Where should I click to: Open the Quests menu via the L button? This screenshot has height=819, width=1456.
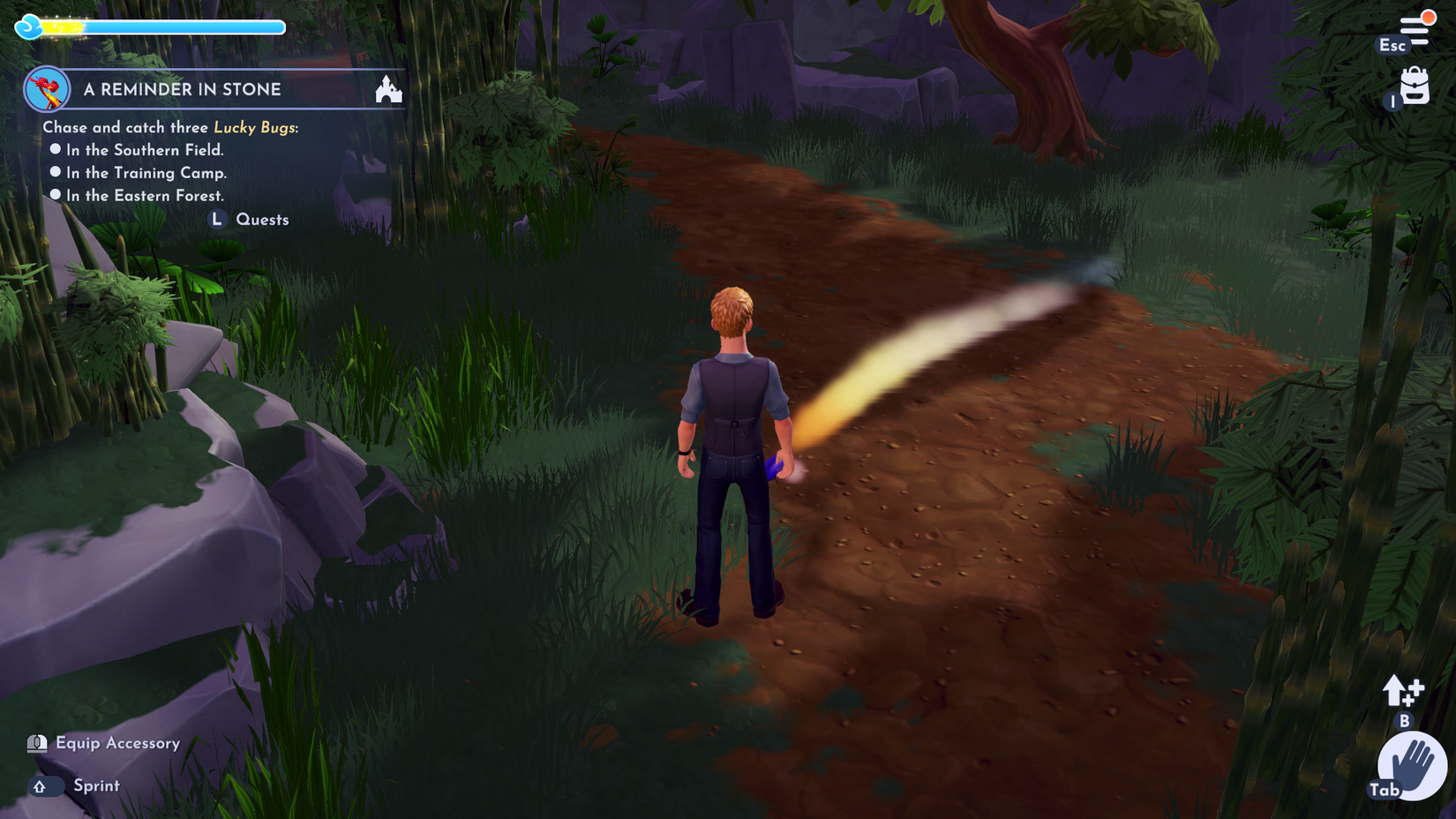(218, 219)
